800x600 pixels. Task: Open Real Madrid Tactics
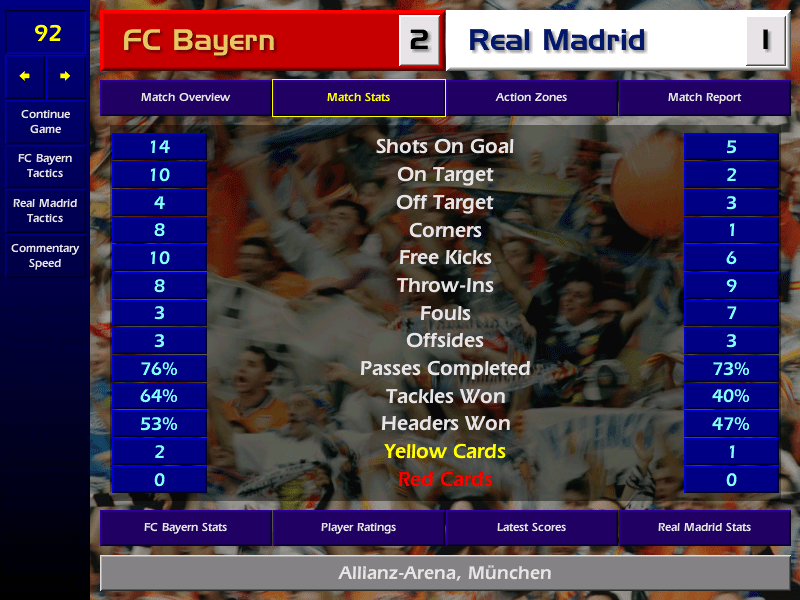(45, 211)
